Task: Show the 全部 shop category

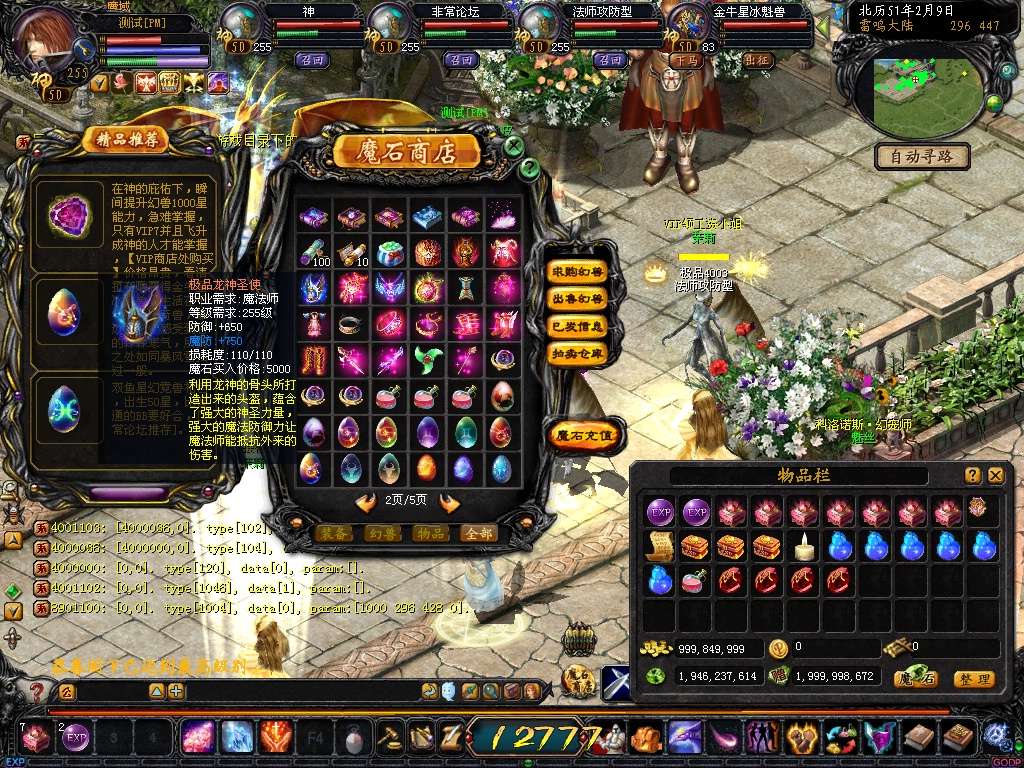Action: [x=477, y=534]
